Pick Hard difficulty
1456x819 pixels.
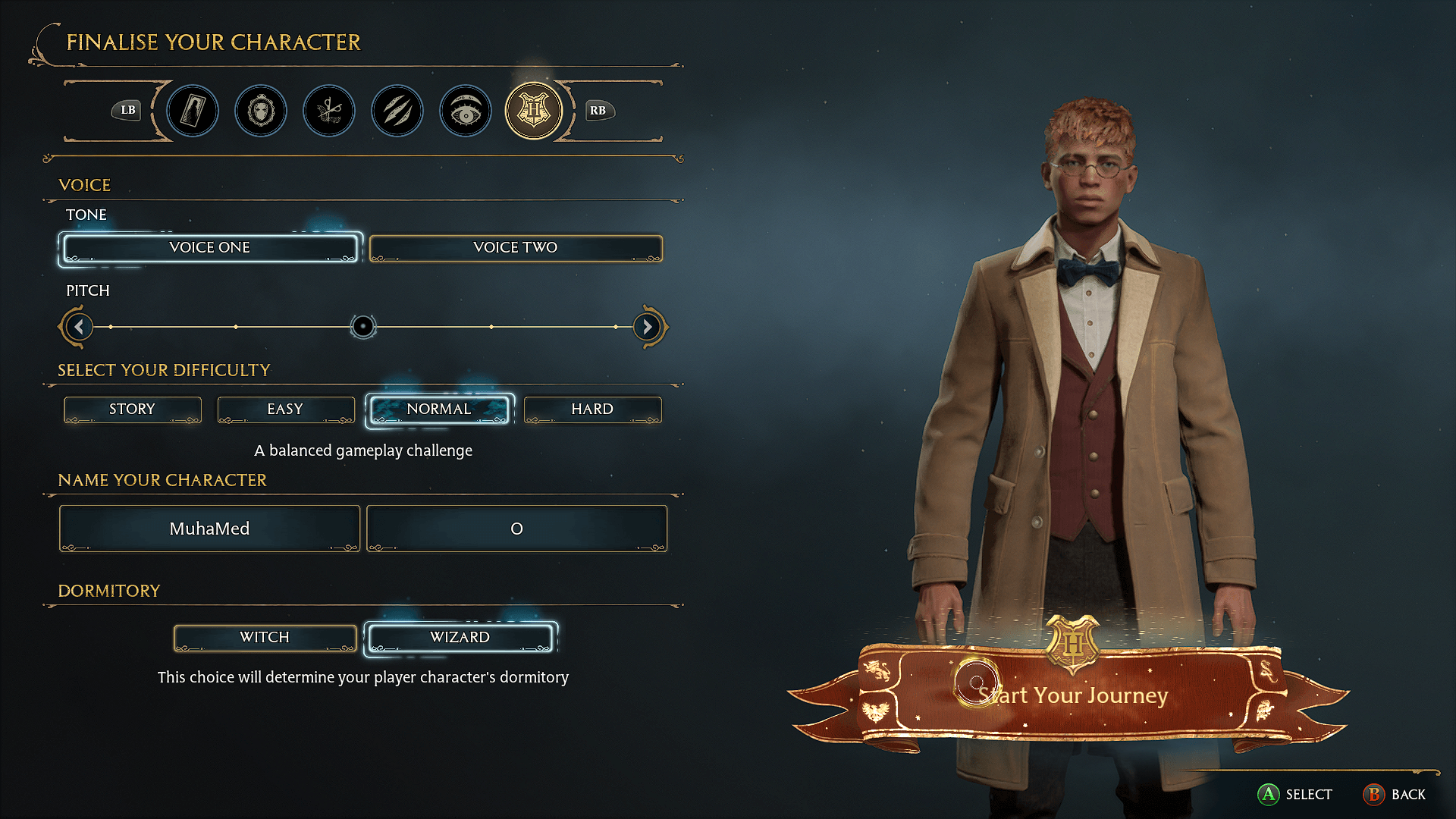[x=592, y=409]
